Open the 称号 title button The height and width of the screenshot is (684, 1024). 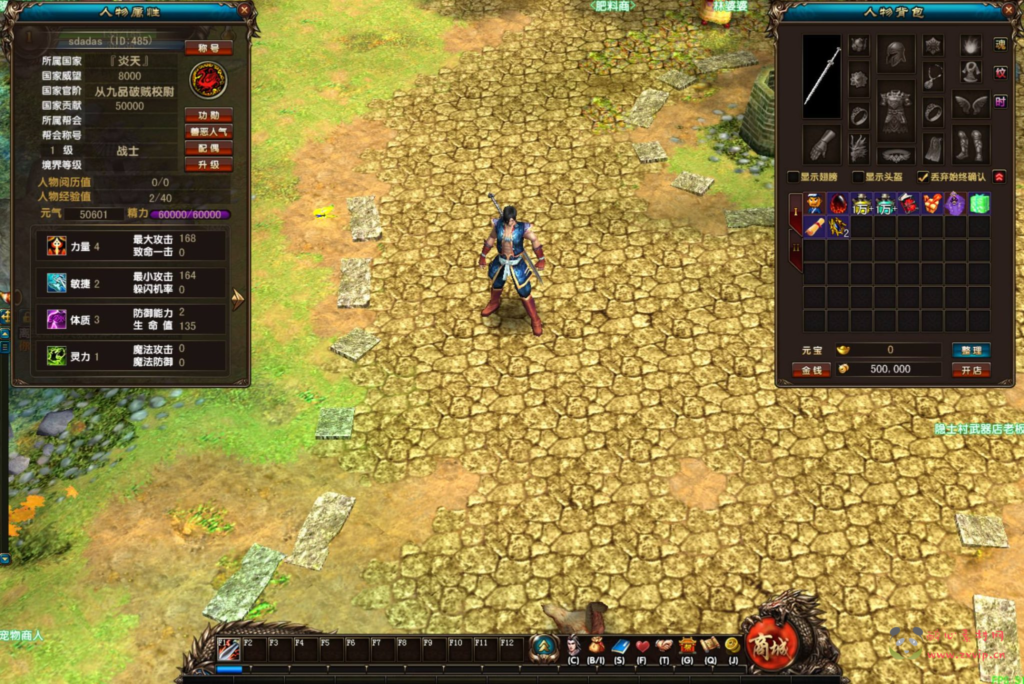208,48
